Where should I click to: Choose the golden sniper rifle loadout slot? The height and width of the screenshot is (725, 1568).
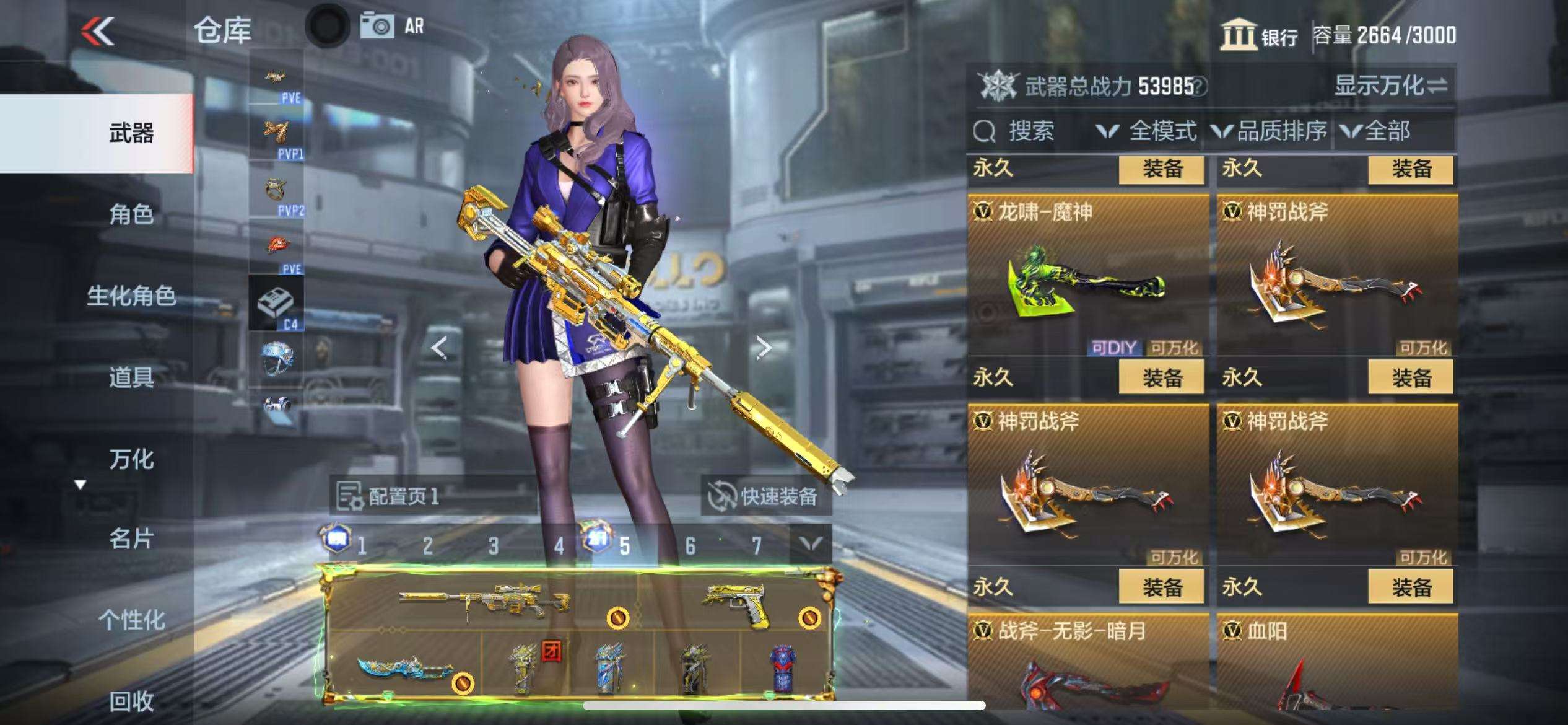coord(484,600)
